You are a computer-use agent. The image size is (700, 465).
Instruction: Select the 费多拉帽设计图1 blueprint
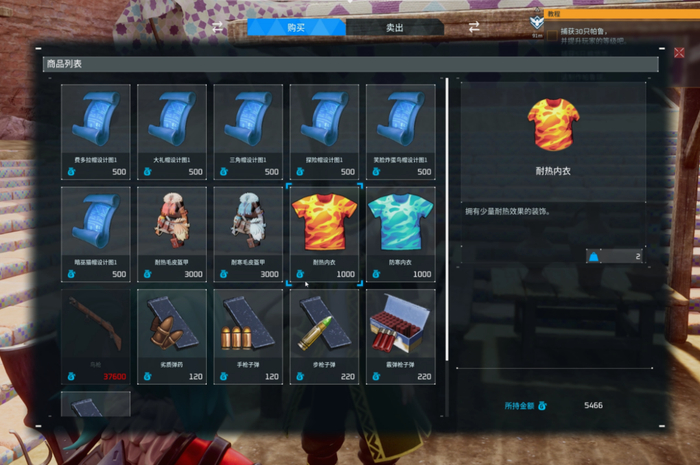96,130
